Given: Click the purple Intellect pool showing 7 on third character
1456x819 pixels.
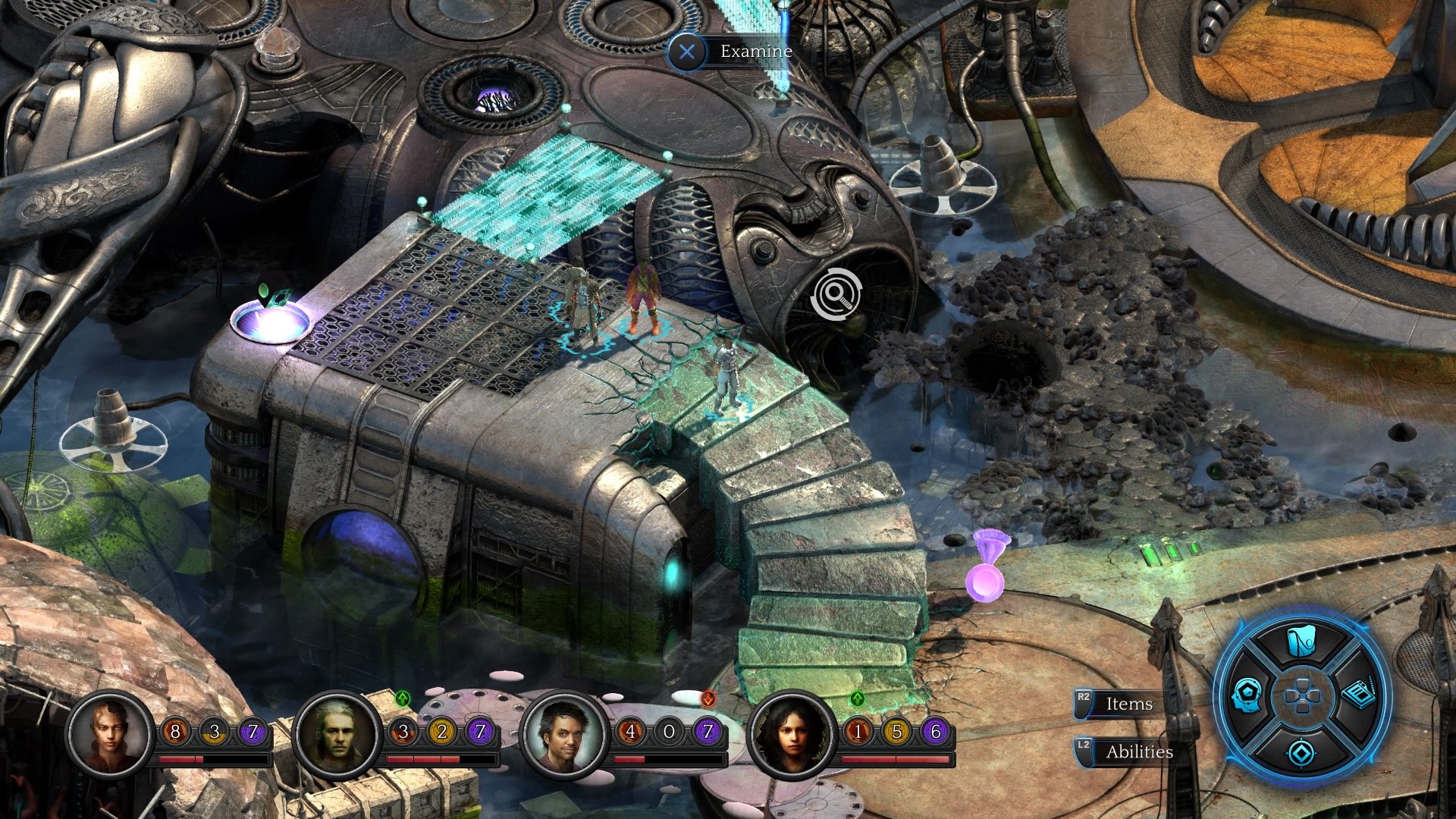Looking at the screenshot, I should pos(708,732).
